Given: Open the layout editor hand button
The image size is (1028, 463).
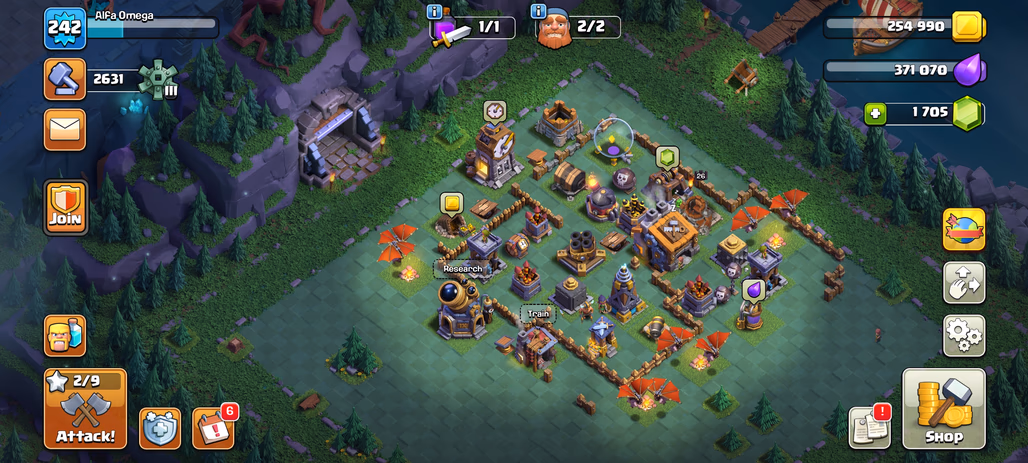Looking at the screenshot, I should pos(964,283).
